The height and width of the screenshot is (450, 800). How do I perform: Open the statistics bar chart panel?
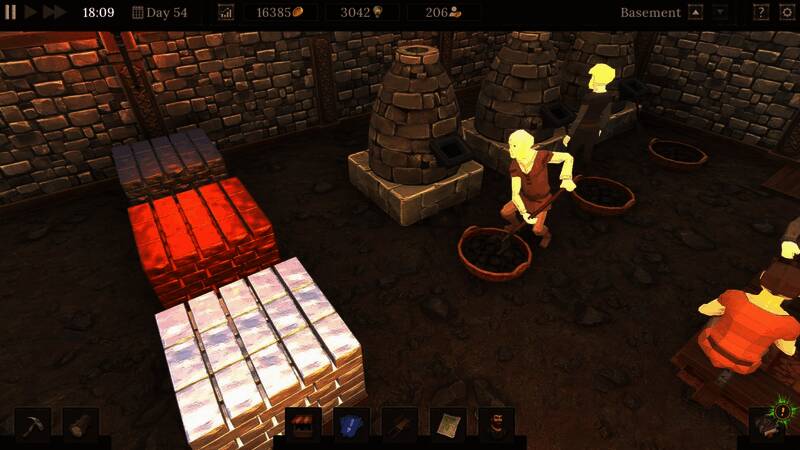tap(226, 13)
